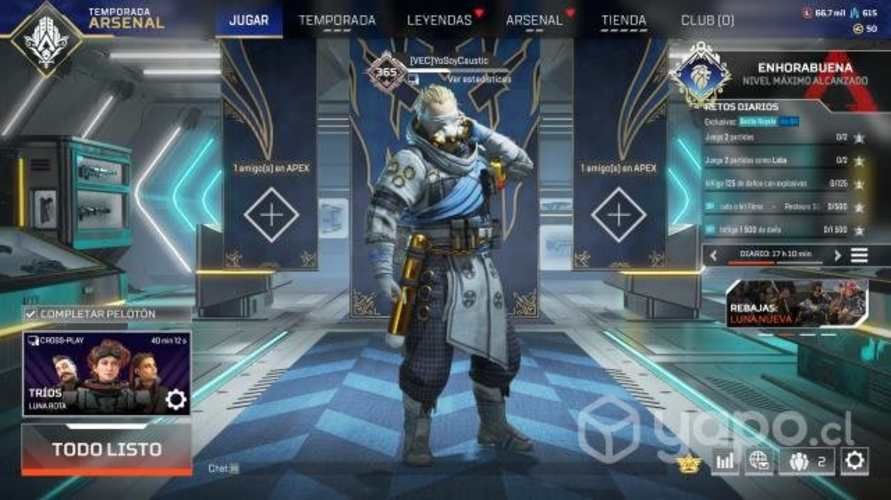Screen dimensions: 891x500
Task: Open the settings gear in the bottom corner
Action: point(854,461)
